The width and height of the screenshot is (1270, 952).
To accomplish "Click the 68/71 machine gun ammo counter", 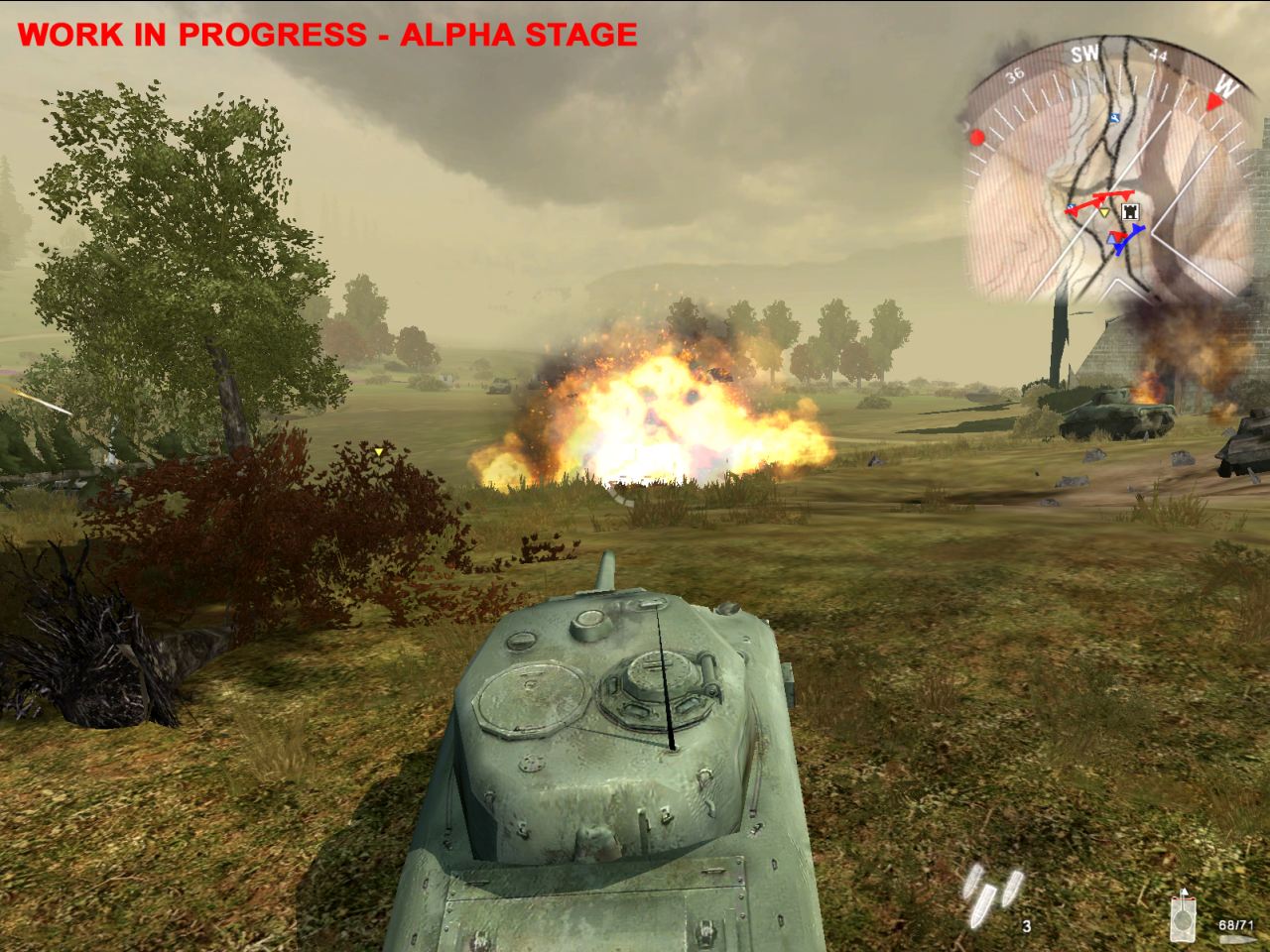I will [1237, 925].
